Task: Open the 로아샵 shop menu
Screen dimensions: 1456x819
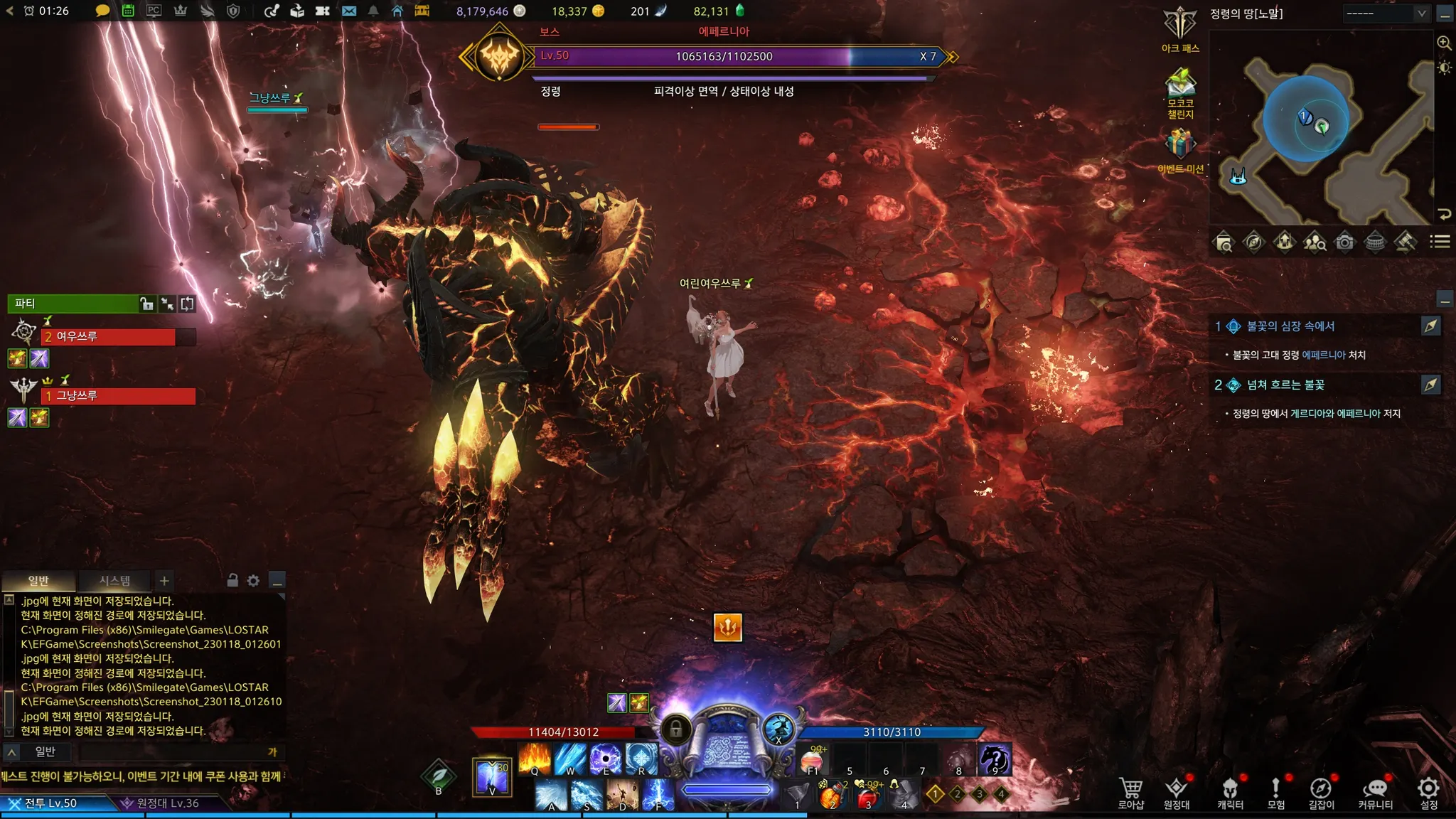Action: [x=1130, y=793]
